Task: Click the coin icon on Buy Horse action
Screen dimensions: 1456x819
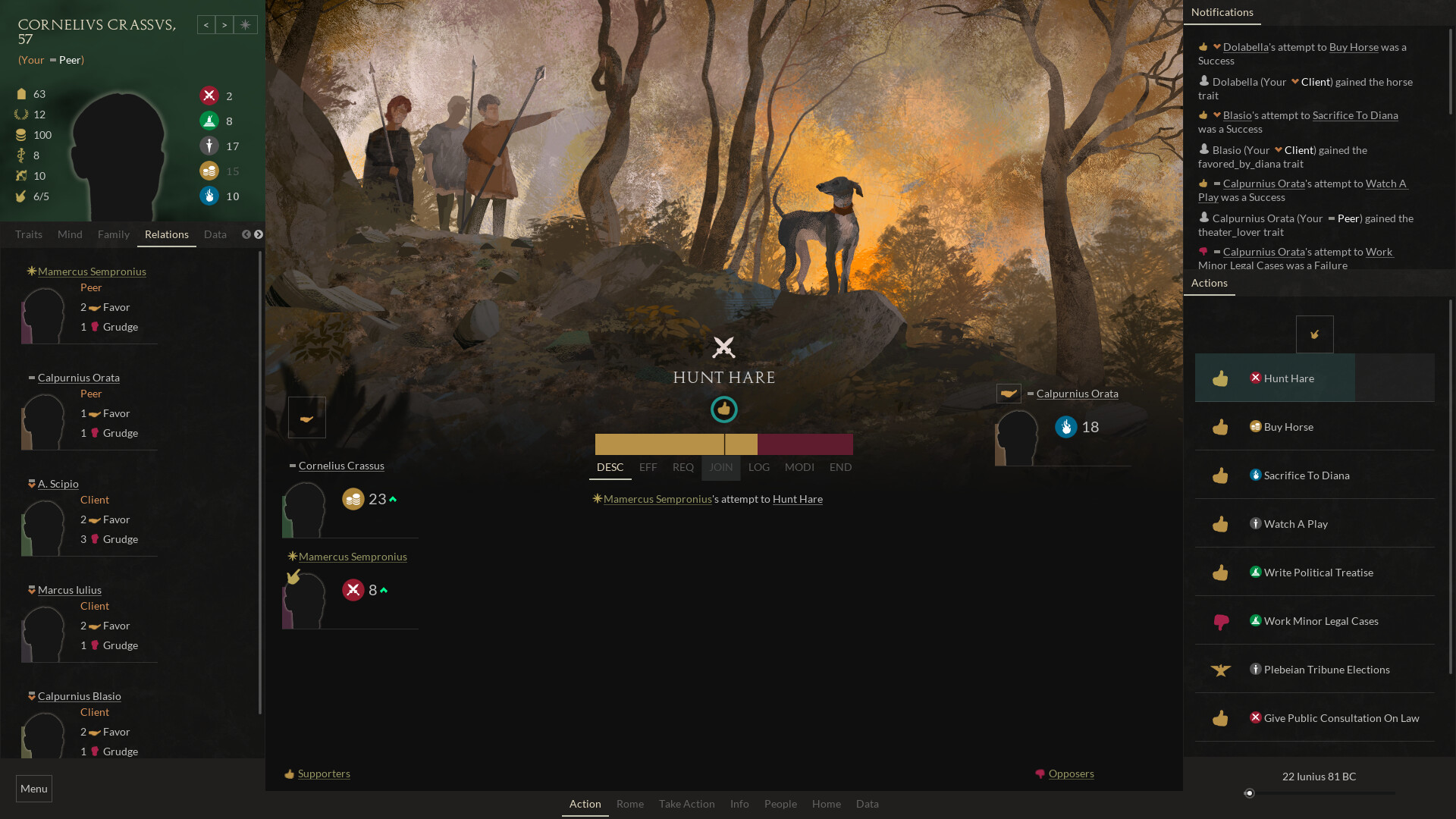Action: point(1257,427)
